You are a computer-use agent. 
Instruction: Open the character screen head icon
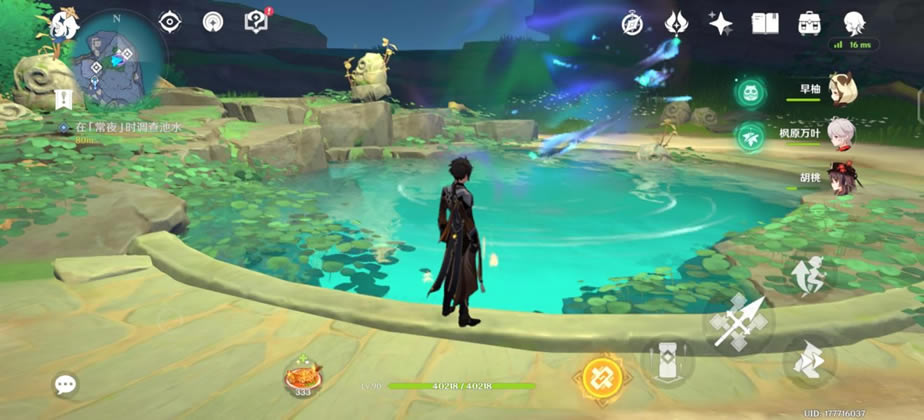(853, 23)
